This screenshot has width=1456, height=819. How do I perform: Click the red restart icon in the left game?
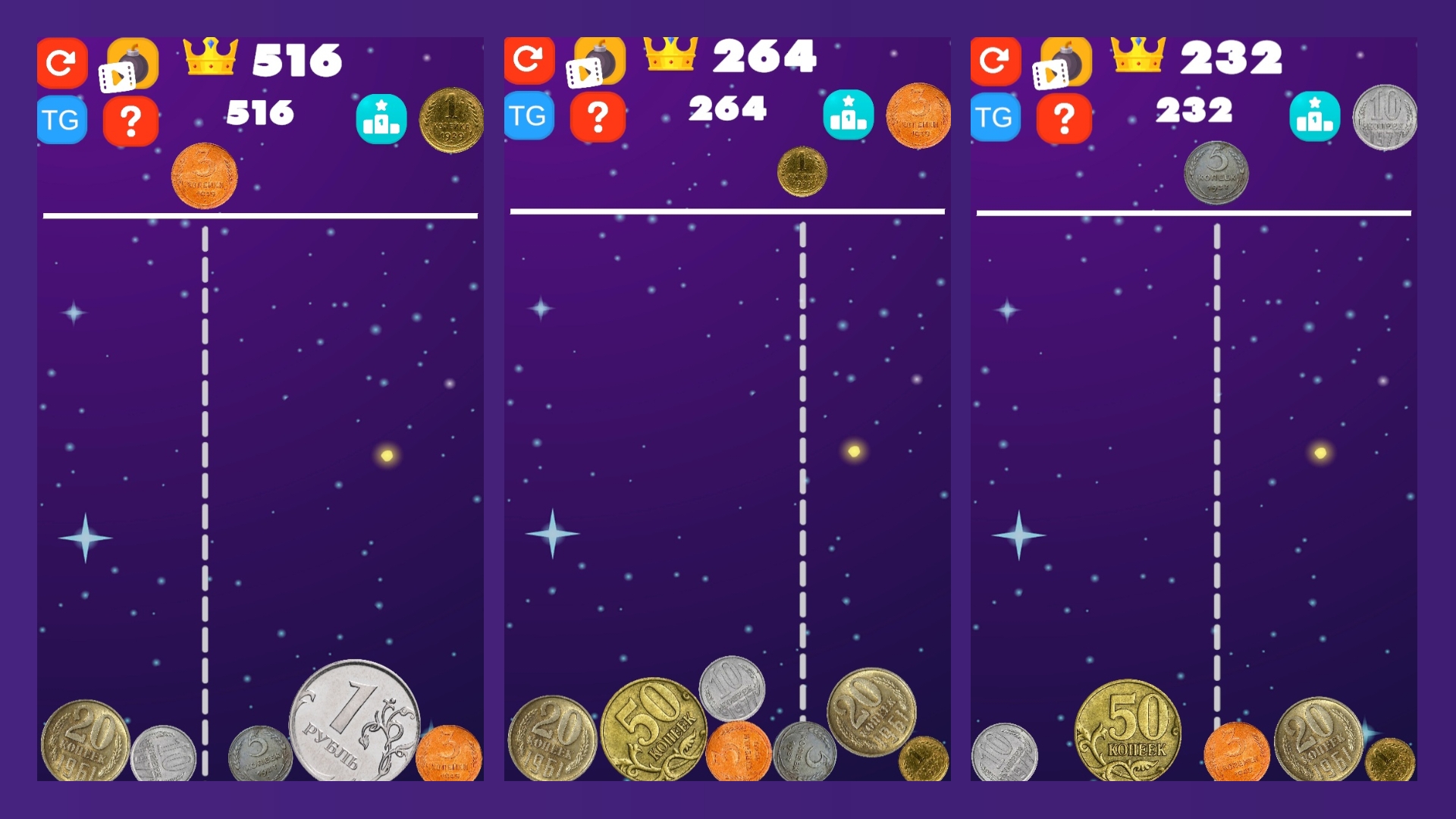click(x=62, y=62)
